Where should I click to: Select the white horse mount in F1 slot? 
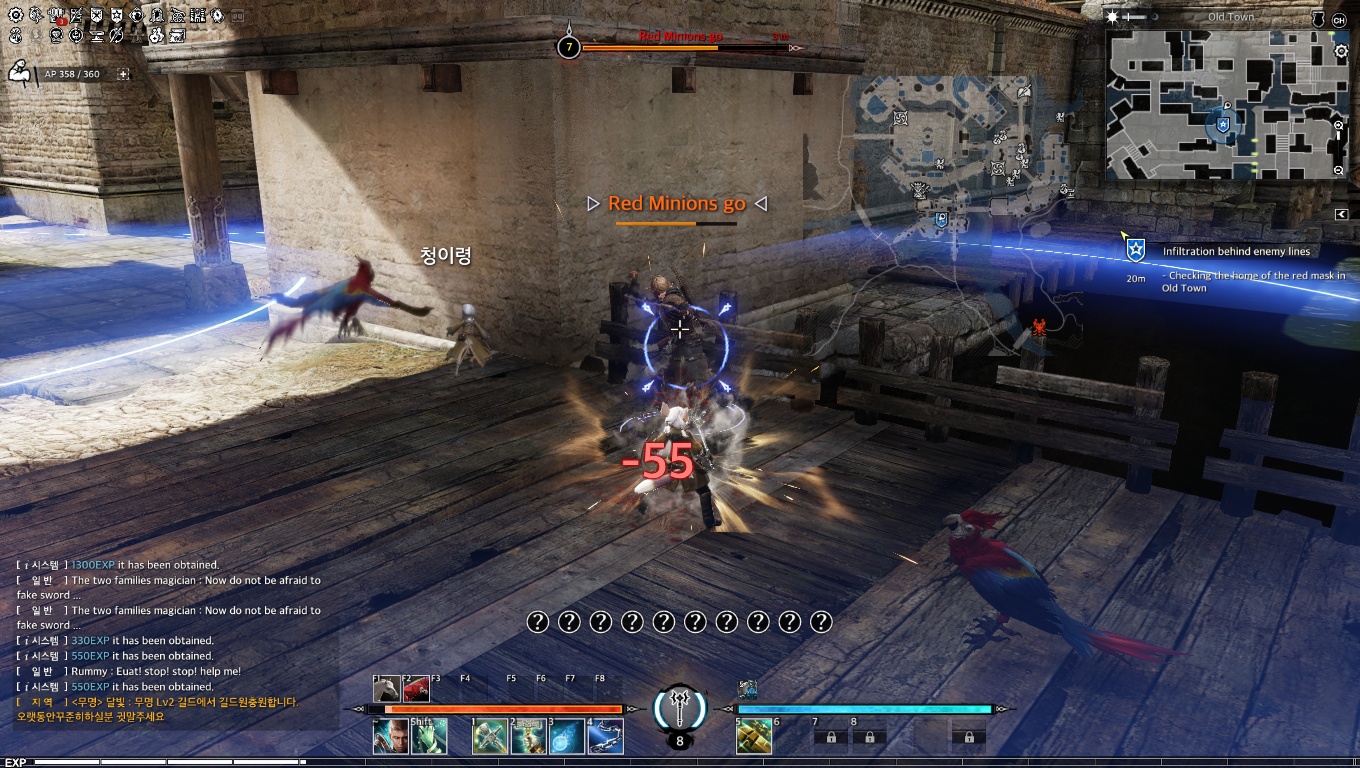(387, 689)
